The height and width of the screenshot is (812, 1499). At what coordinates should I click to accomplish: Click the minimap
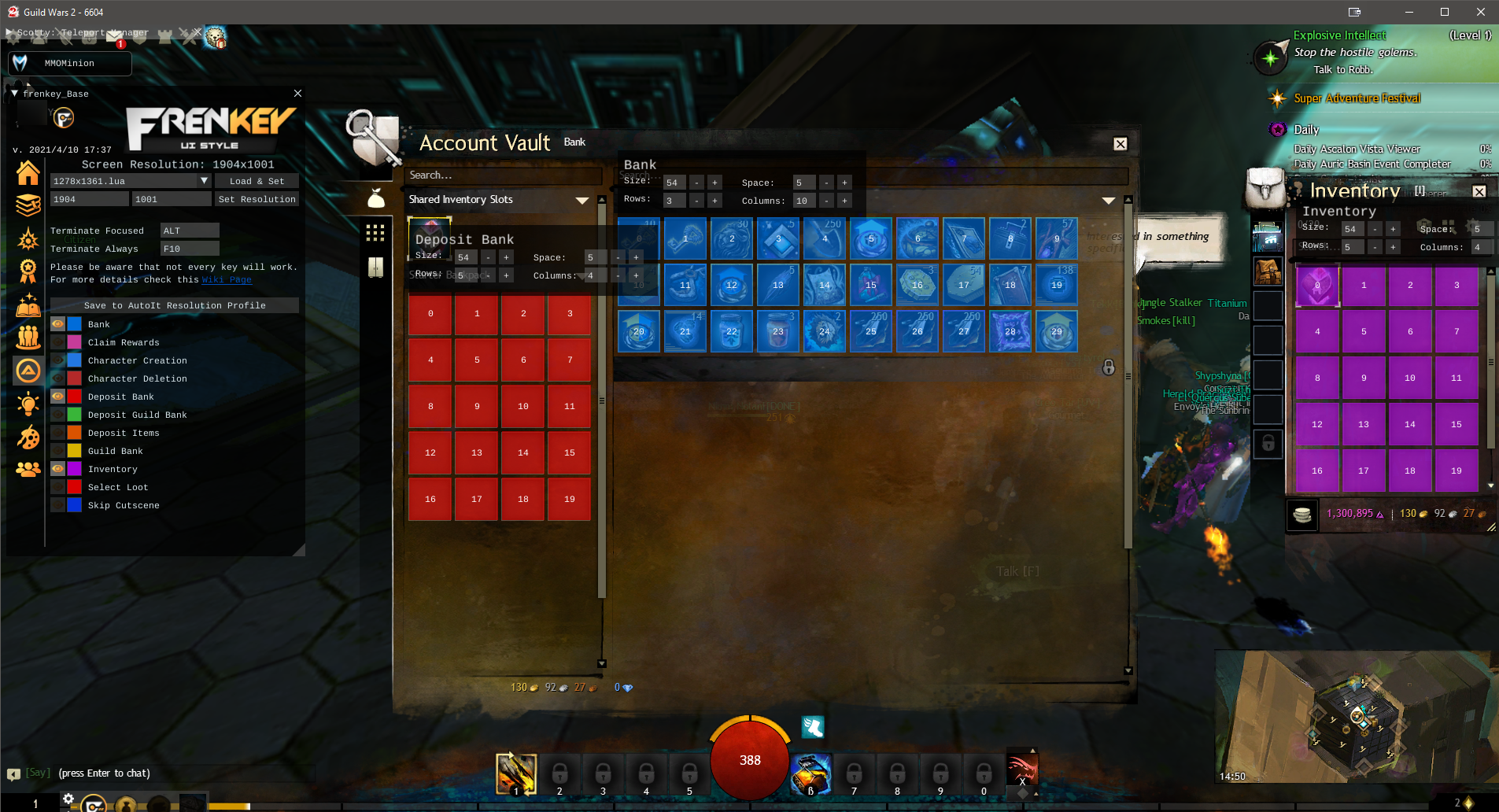pos(1355,715)
